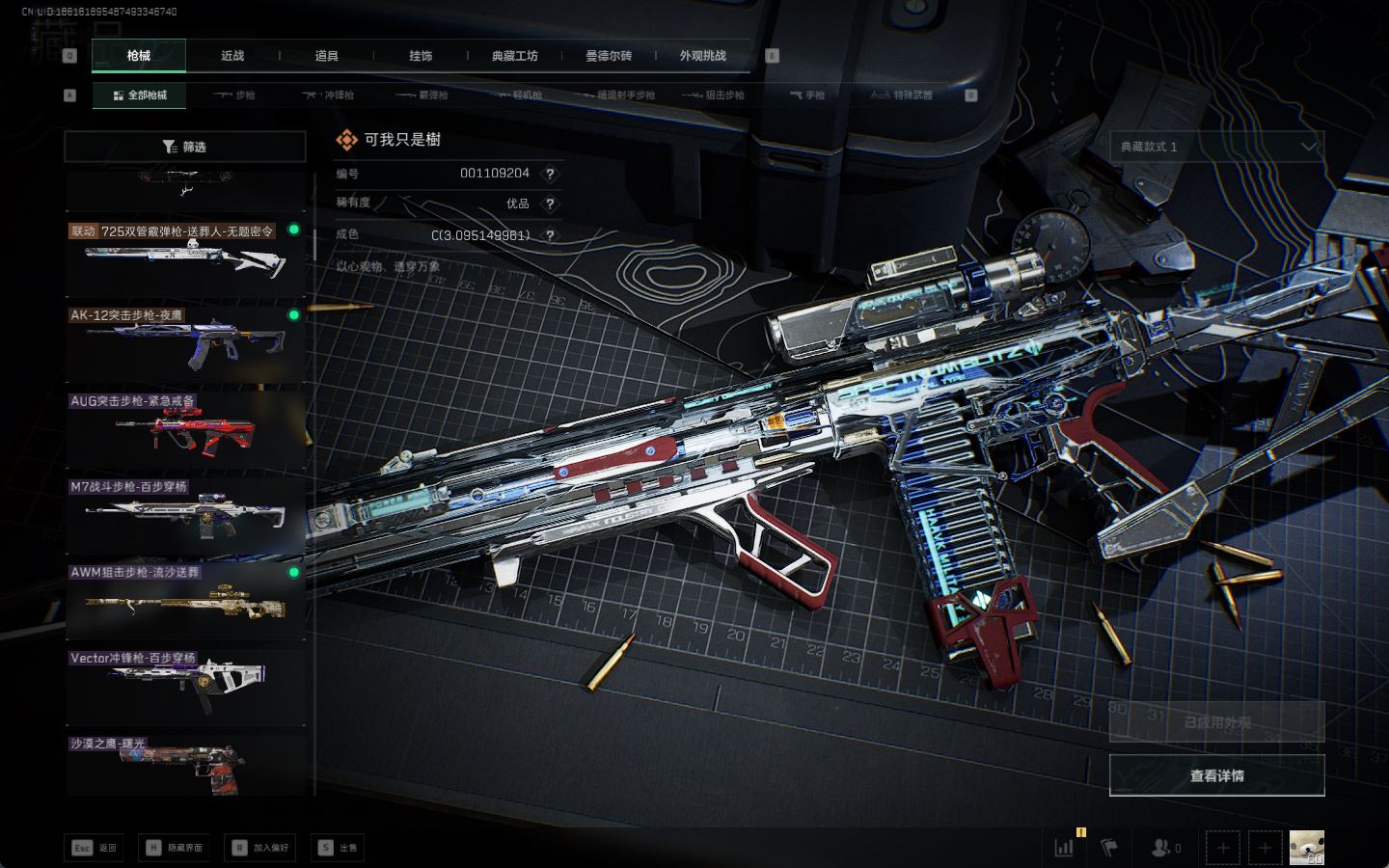This screenshot has height=868, width=1389.
Task: Open the 外观挑战 tab
Action: [x=702, y=56]
